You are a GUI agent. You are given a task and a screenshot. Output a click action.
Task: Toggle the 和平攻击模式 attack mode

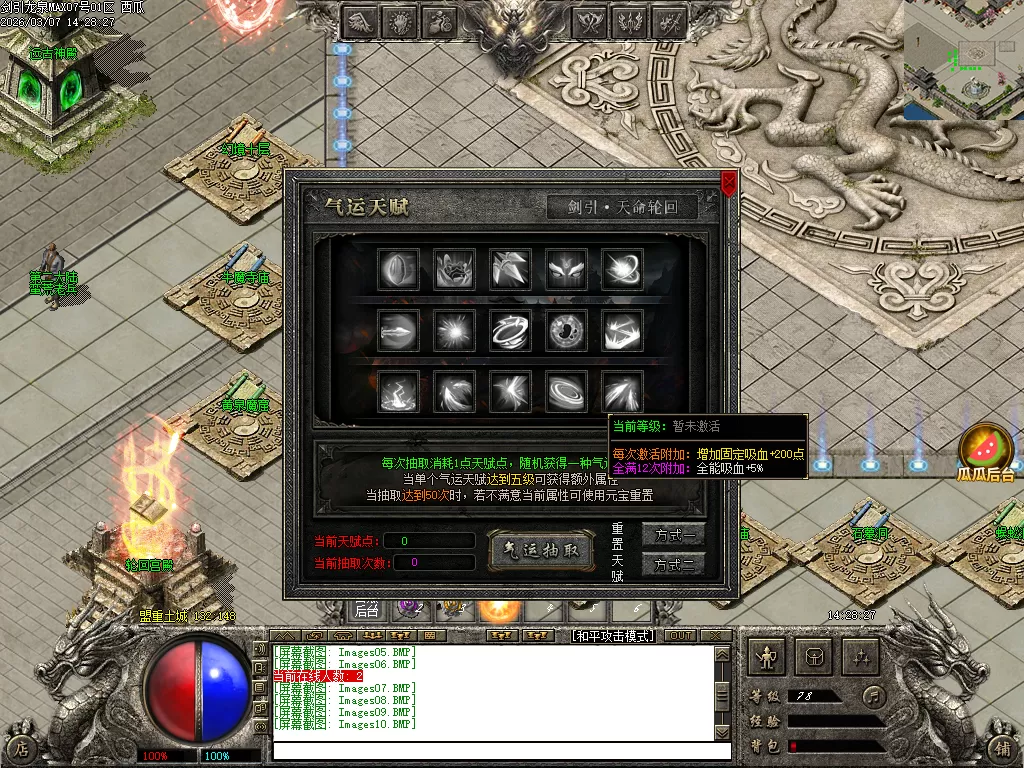pyautogui.click(x=611, y=636)
